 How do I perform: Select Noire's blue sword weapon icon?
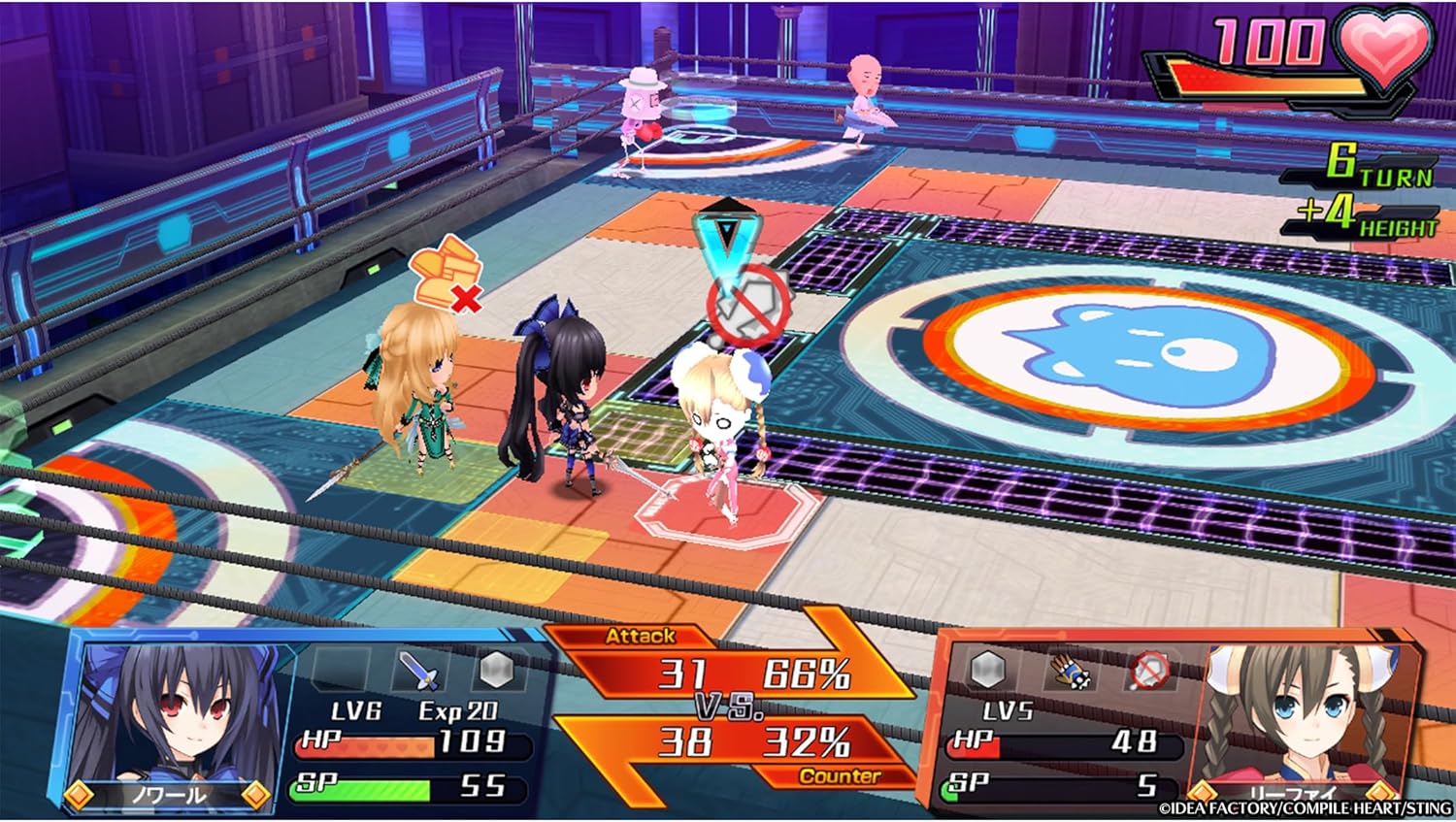[x=420, y=670]
